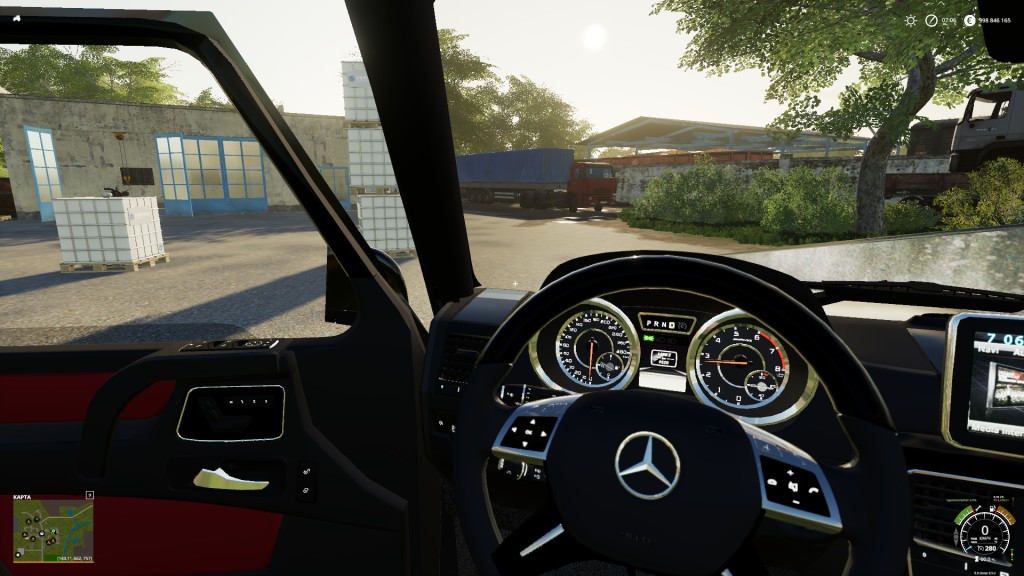Click the wrench damage indicator icon
1024x576 pixels.
(x=978, y=508)
